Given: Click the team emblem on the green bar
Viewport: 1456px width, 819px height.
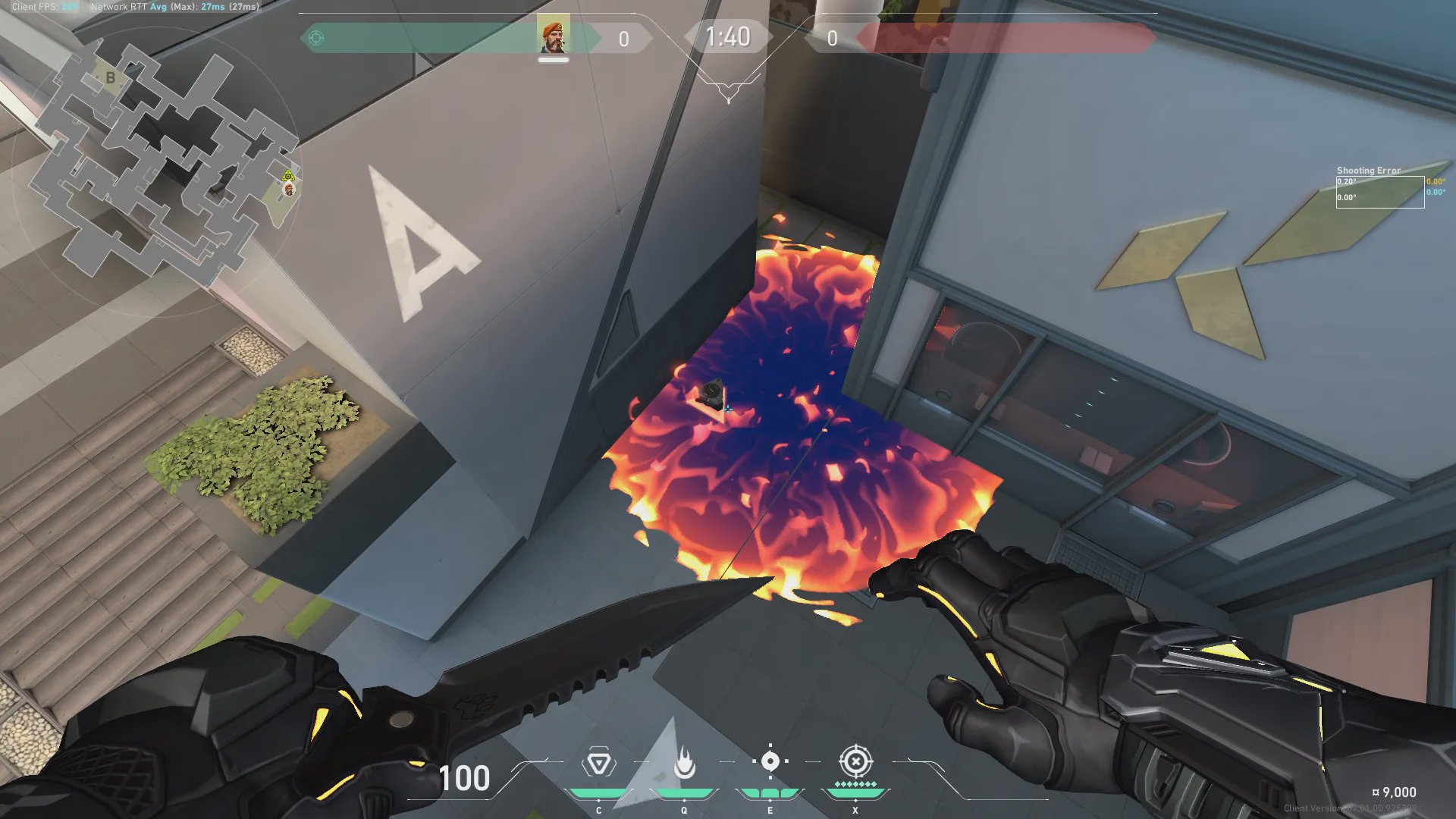Looking at the screenshot, I should [x=317, y=38].
